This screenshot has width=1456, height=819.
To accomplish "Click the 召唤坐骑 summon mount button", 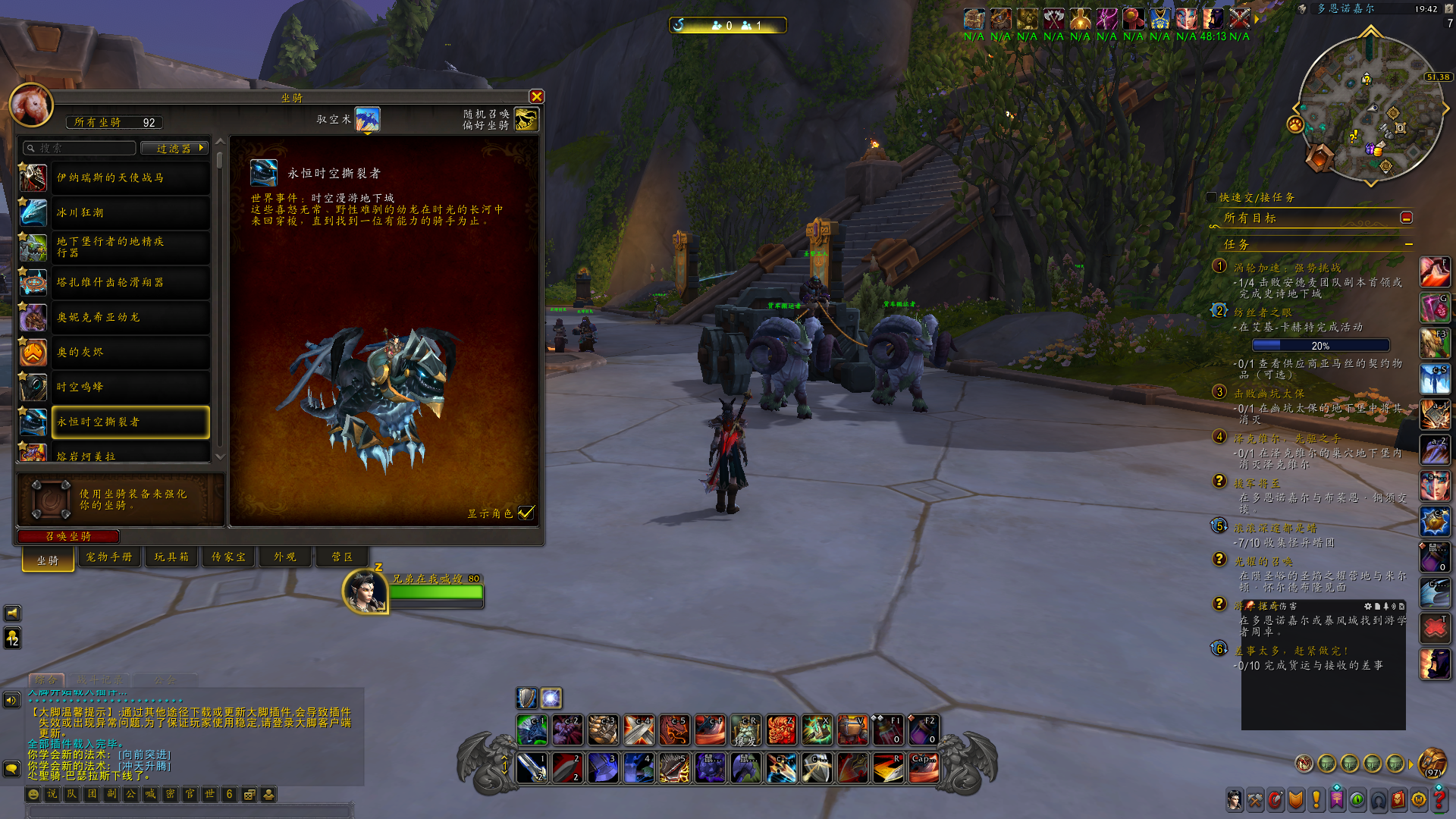I will pos(68,536).
